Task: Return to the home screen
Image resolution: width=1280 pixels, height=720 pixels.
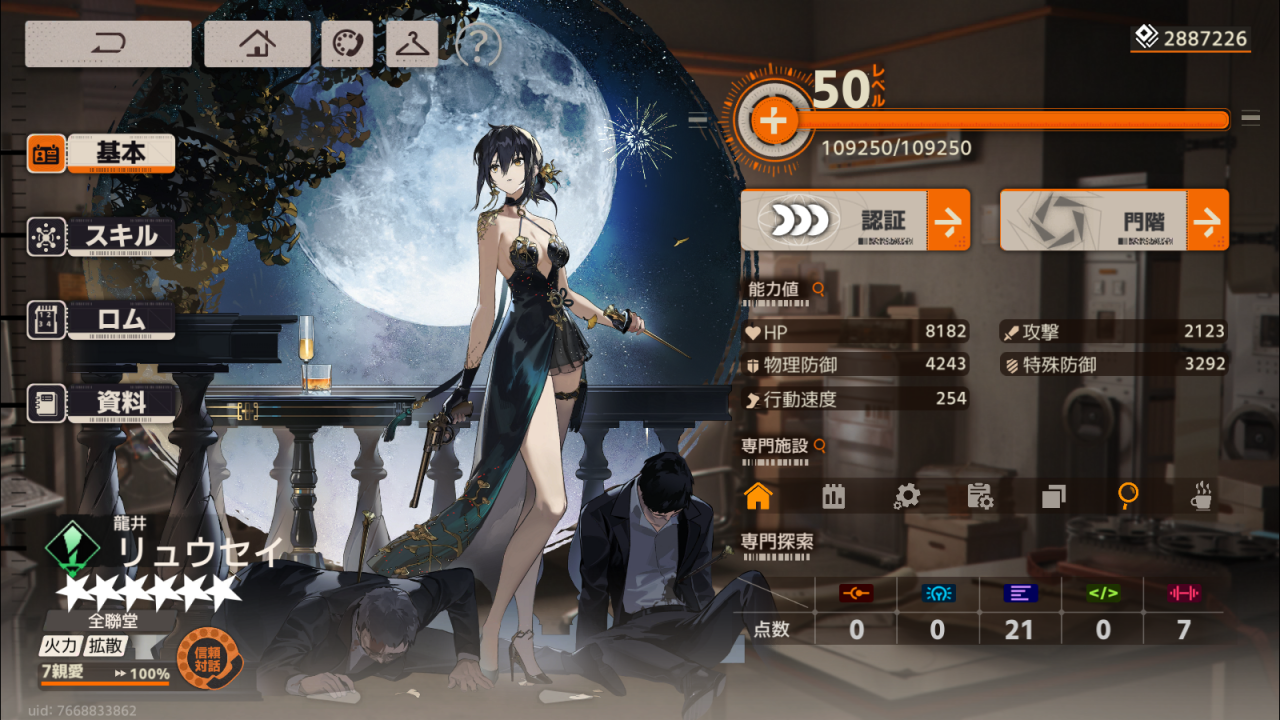Action: click(257, 44)
